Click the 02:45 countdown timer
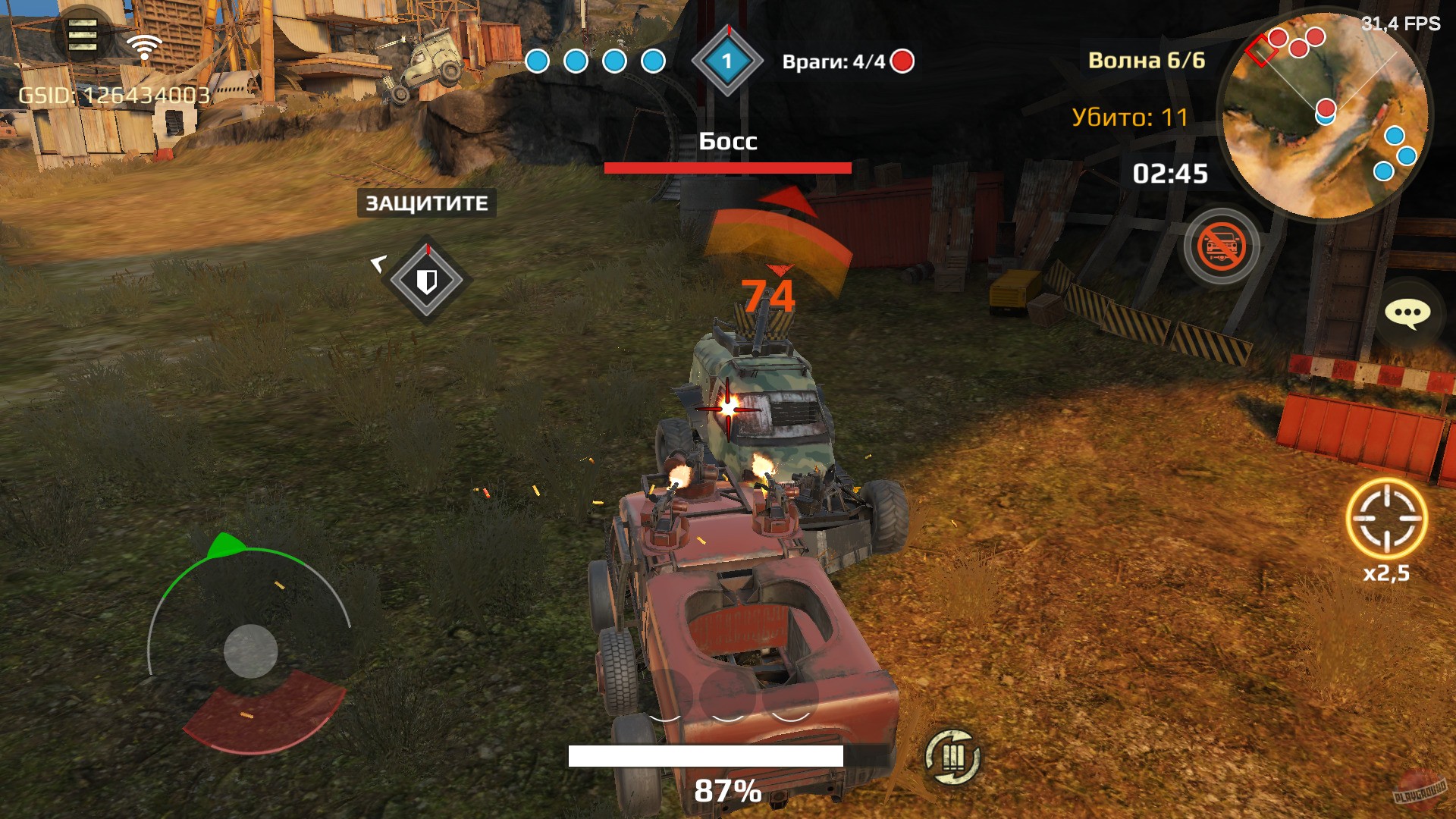Image resolution: width=1456 pixels, height=819 pixels. (1169, 173)
